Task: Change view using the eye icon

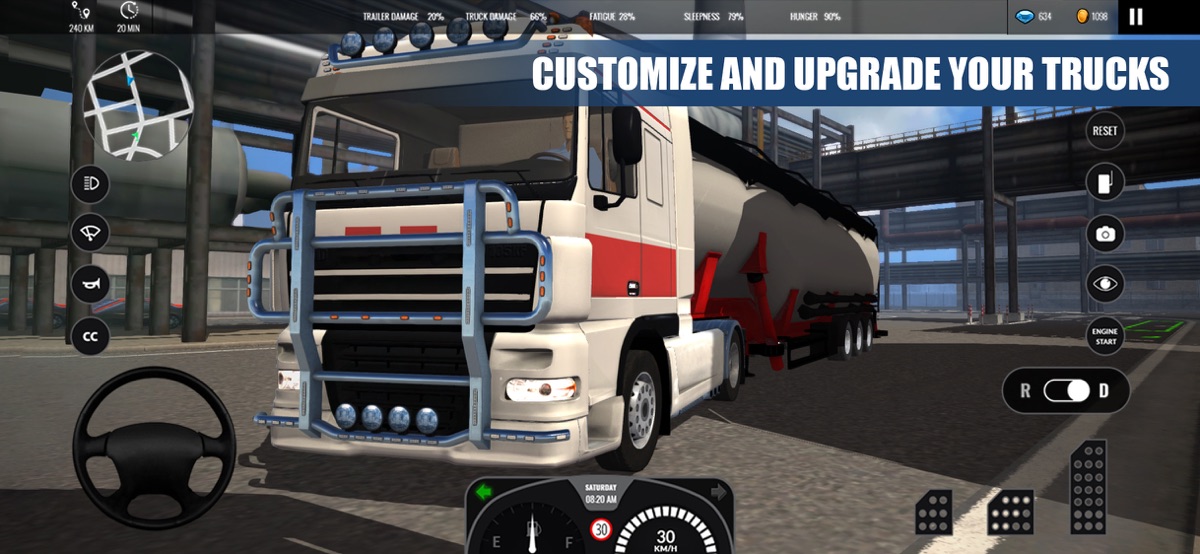Action: [x=1105, y=284]
